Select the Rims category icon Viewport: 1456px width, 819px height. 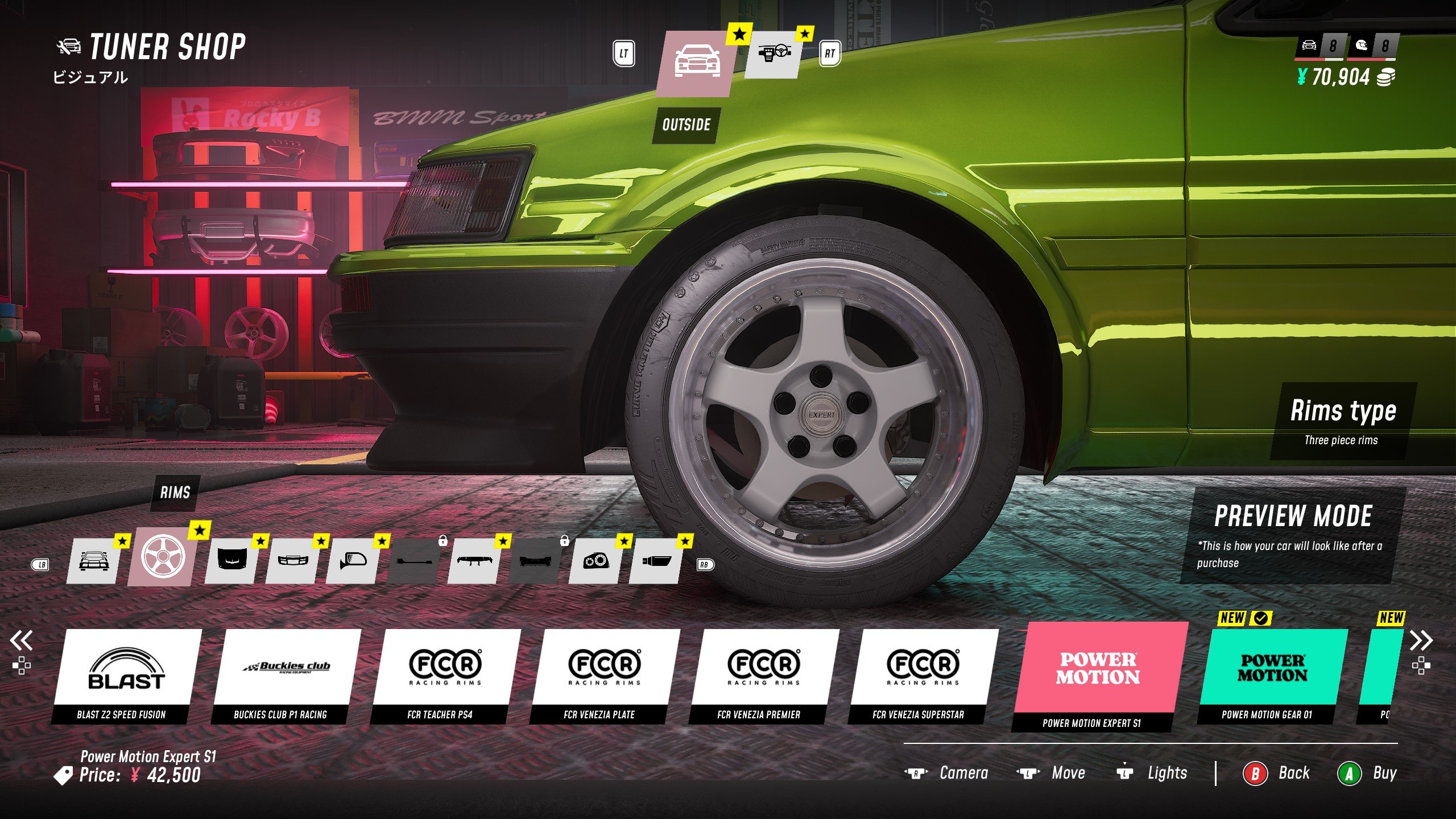(163, 557)
